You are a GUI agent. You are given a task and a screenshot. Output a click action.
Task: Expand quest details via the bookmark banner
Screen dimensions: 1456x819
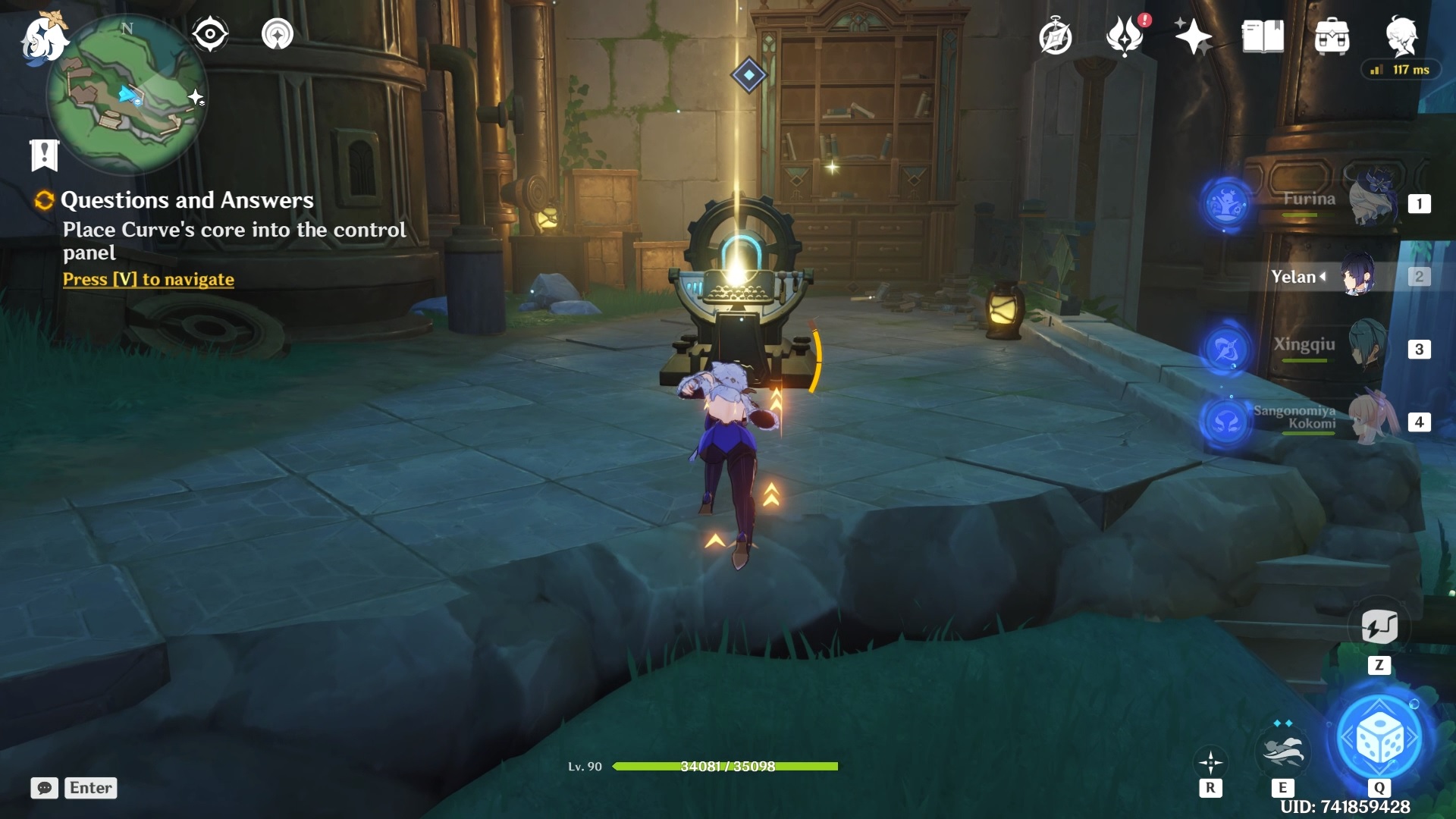[45, 154]
